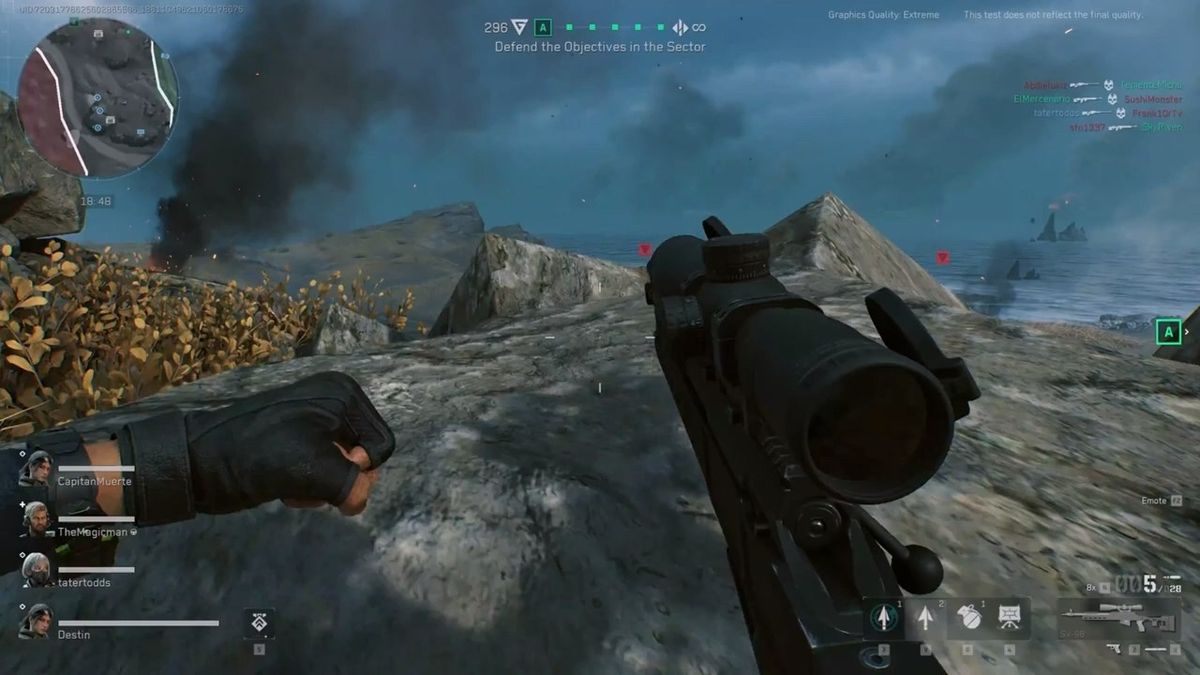
Task: Click Destin's player portrait
Action: (x=37, y=621)
